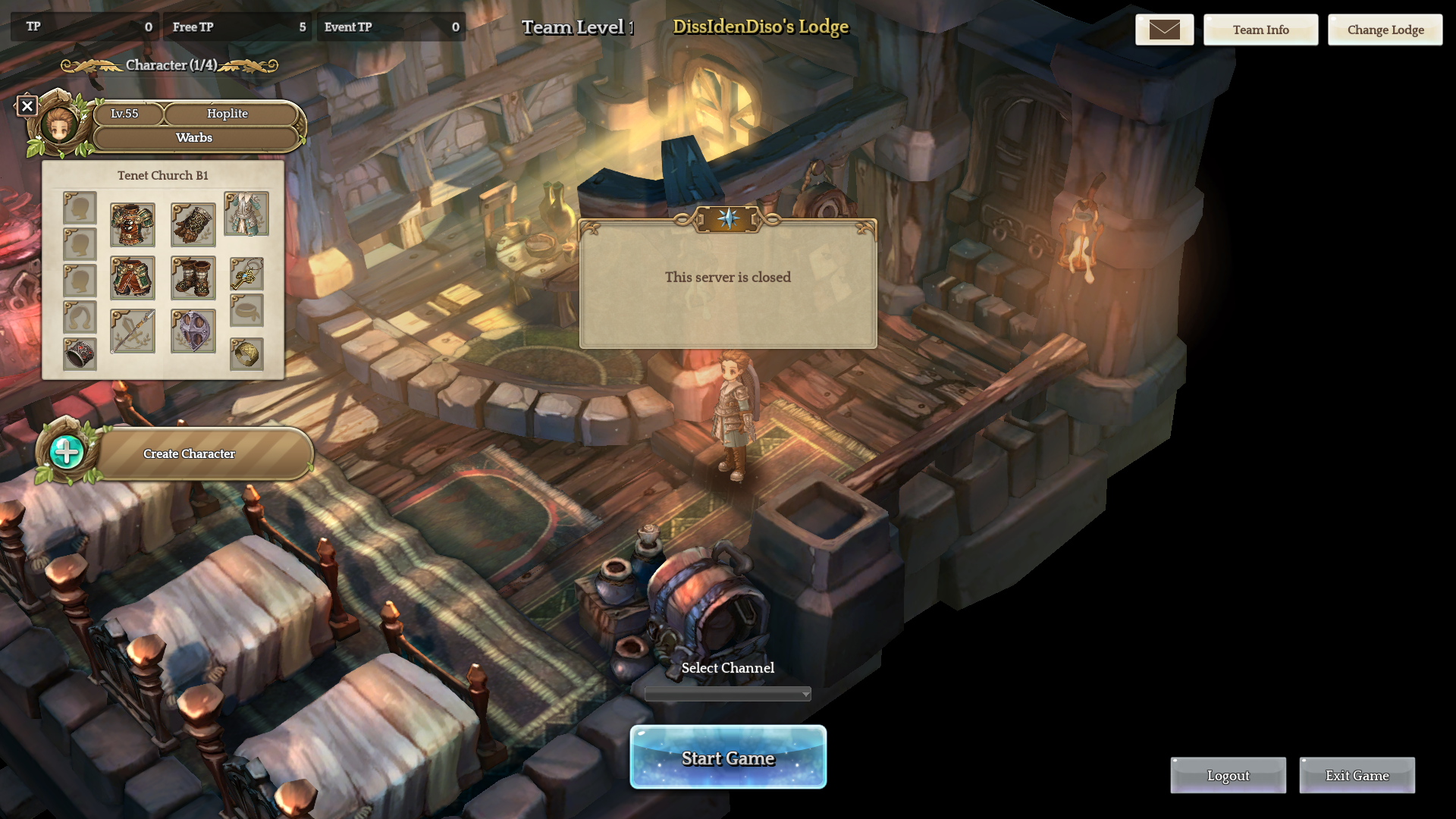The width and height of the screenshot is (1456, 819).
Task: Select the Warbs character portrait
Action: point(59,125)
